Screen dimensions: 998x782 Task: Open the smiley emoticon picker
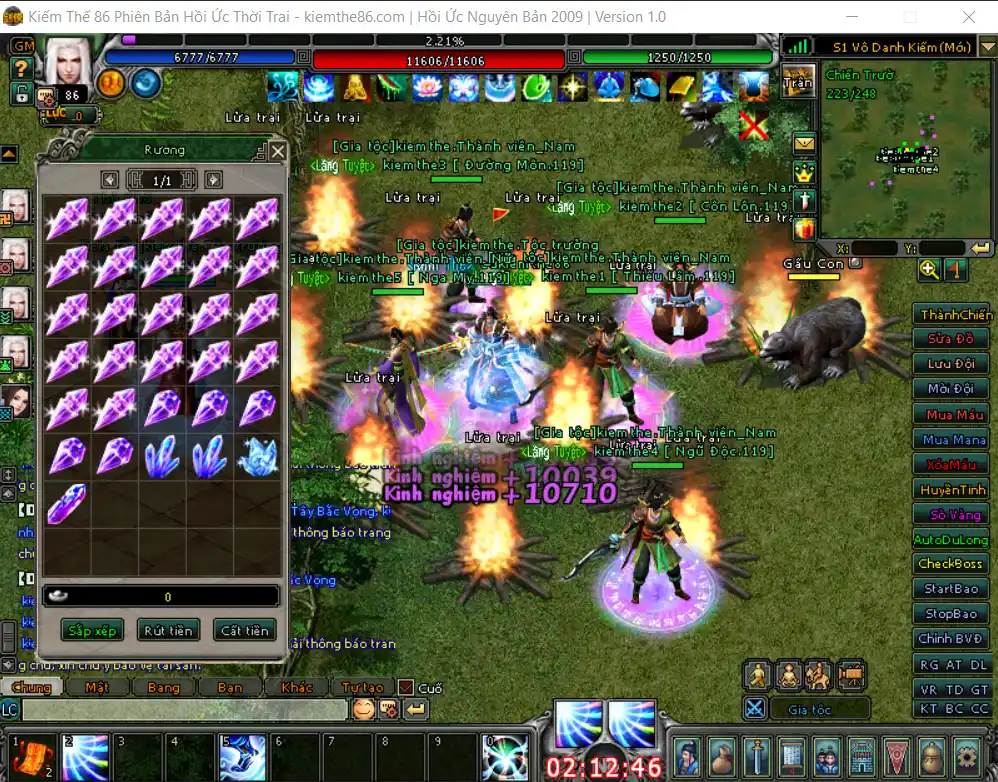click(x=364, y=709)
